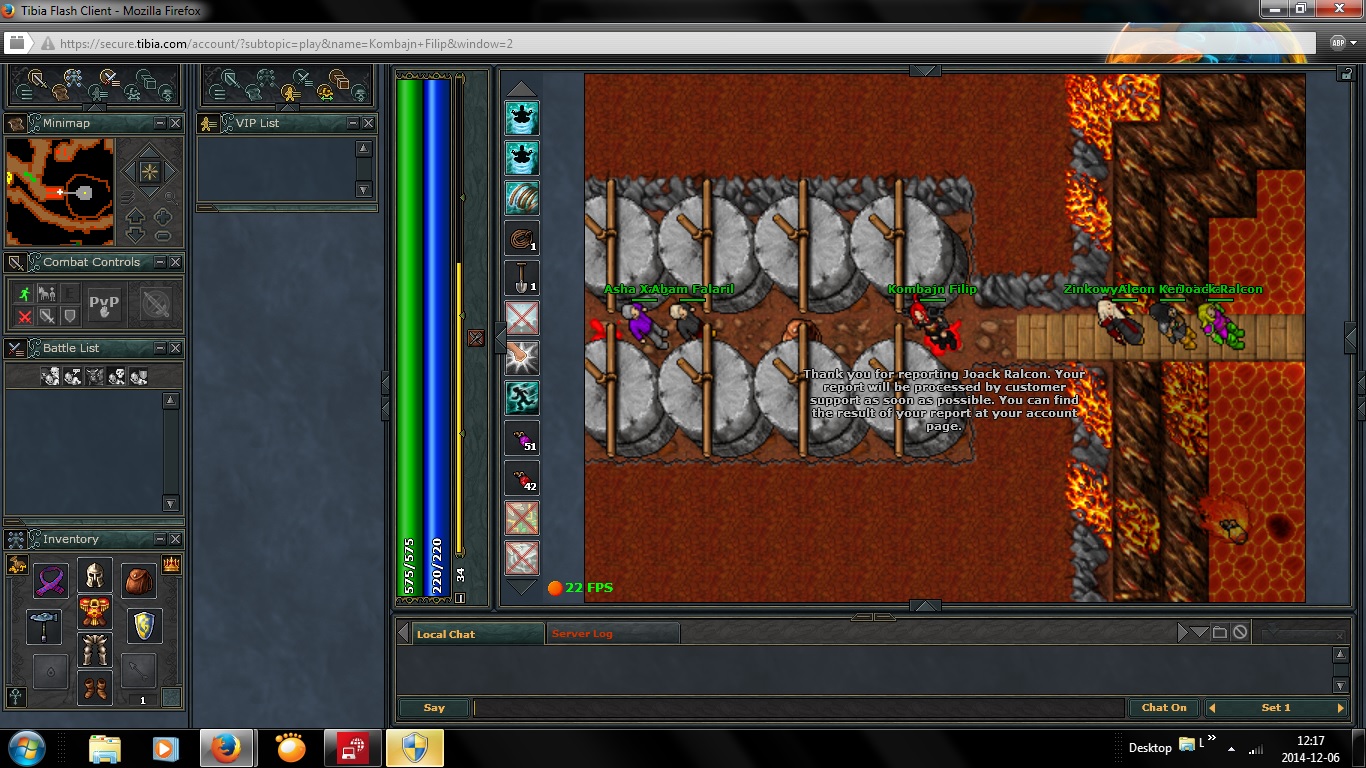Open the brown backpack slot
This screenshot has height=768, width=1366.
click(138, 579)
